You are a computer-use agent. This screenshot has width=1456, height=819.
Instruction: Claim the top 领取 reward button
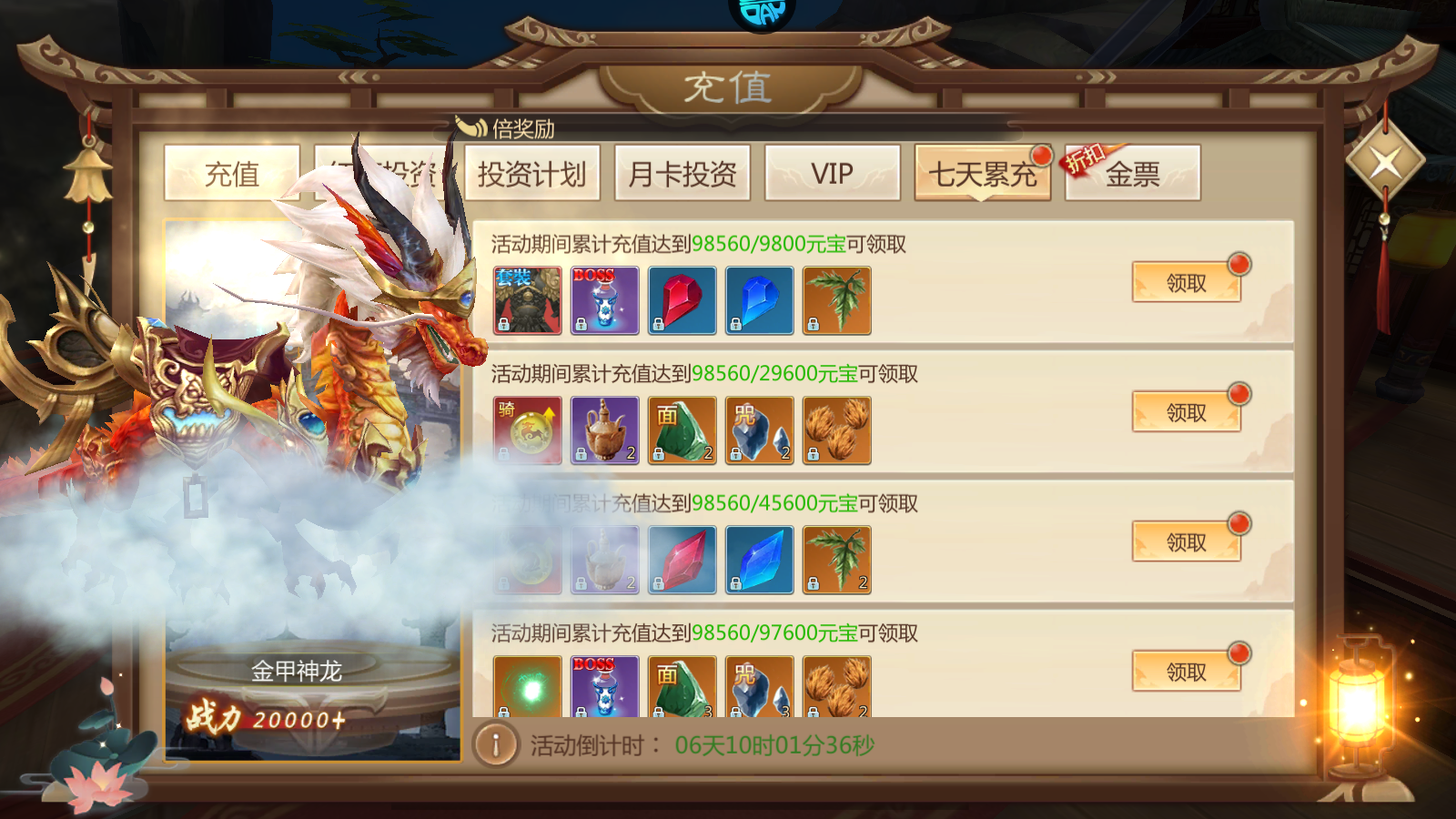pos(1186,281)
